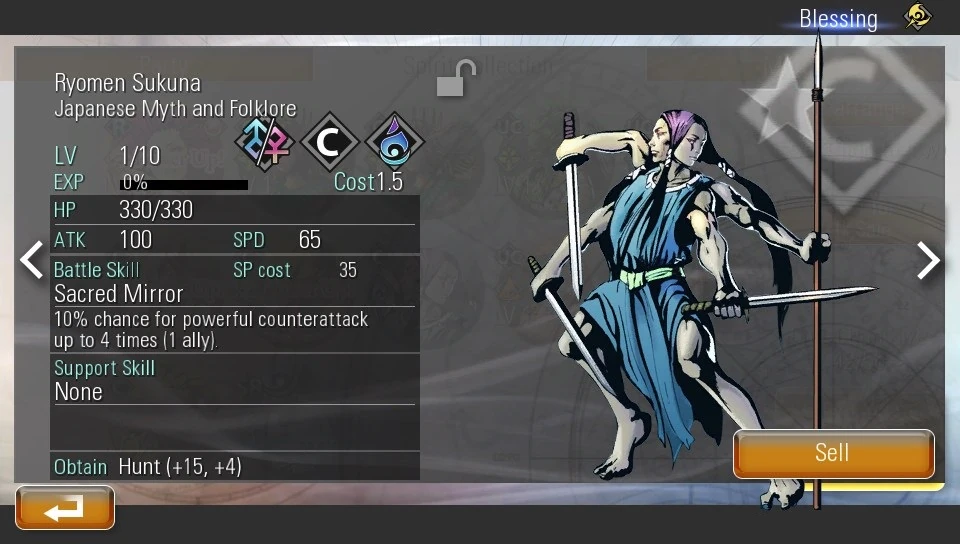The image size is (960, 544).
Task: Sell Ryomen Sukuna with the Sell button
Action: 833,453
